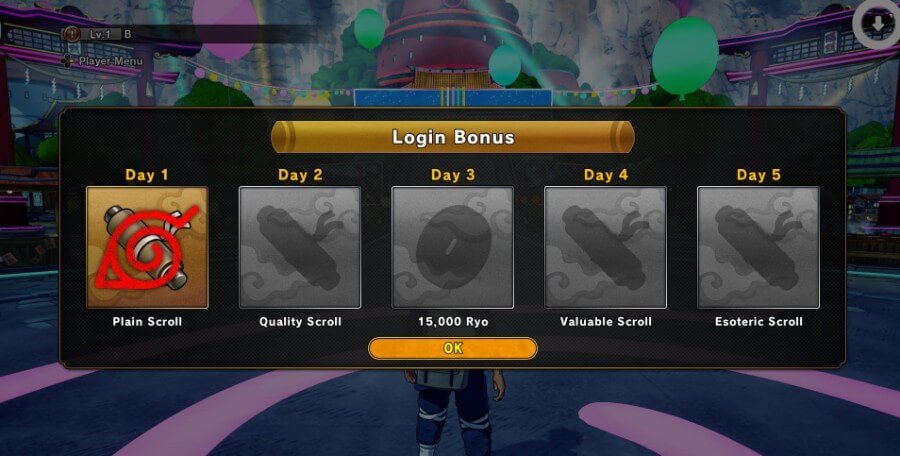
Task: Select the Day 3 15,000 Ryo reward
Action: coord(452,247)
